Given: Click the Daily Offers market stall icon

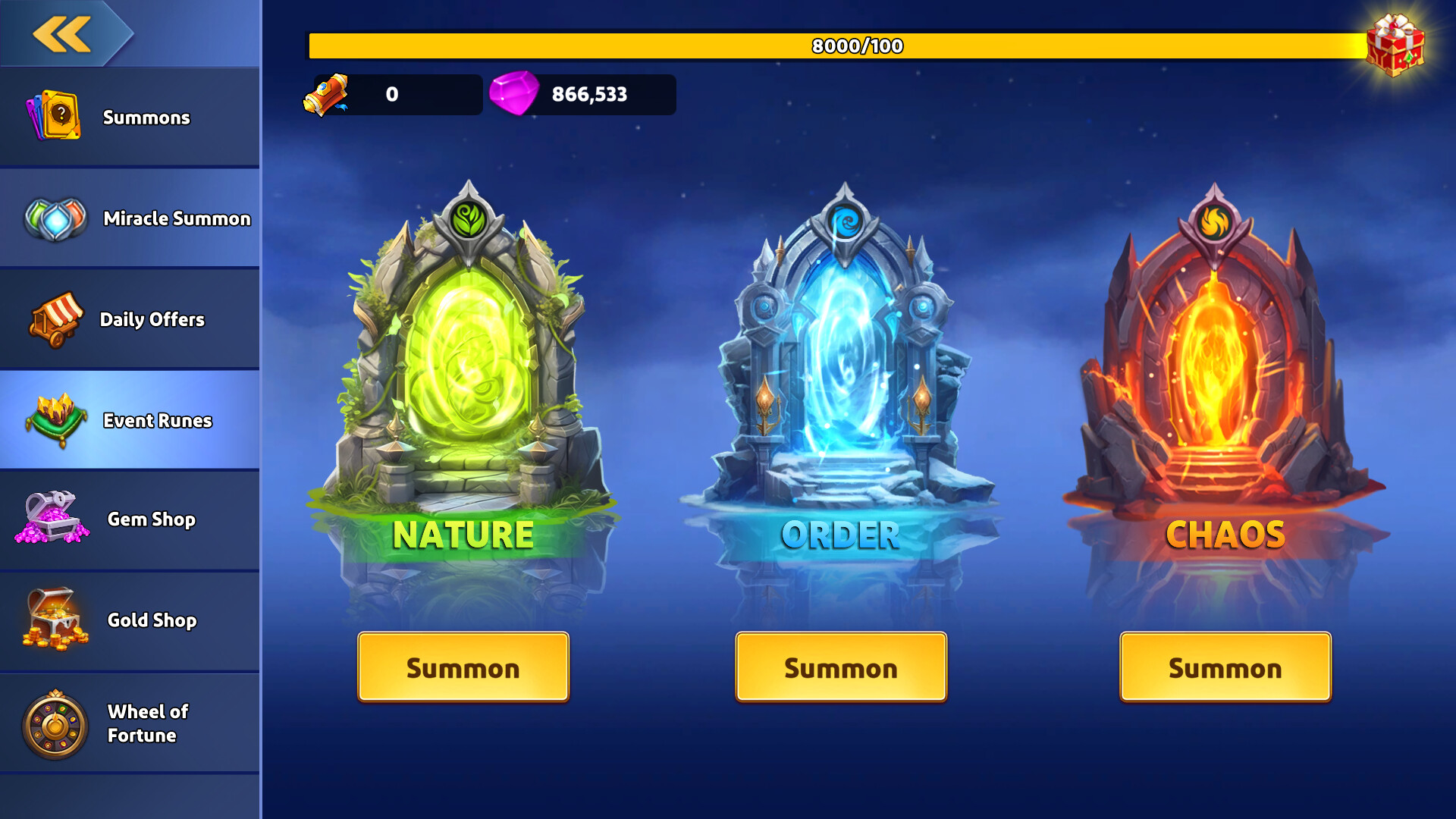Looking at the screenshot, I should pyautogui.click(x=53, y=318).
